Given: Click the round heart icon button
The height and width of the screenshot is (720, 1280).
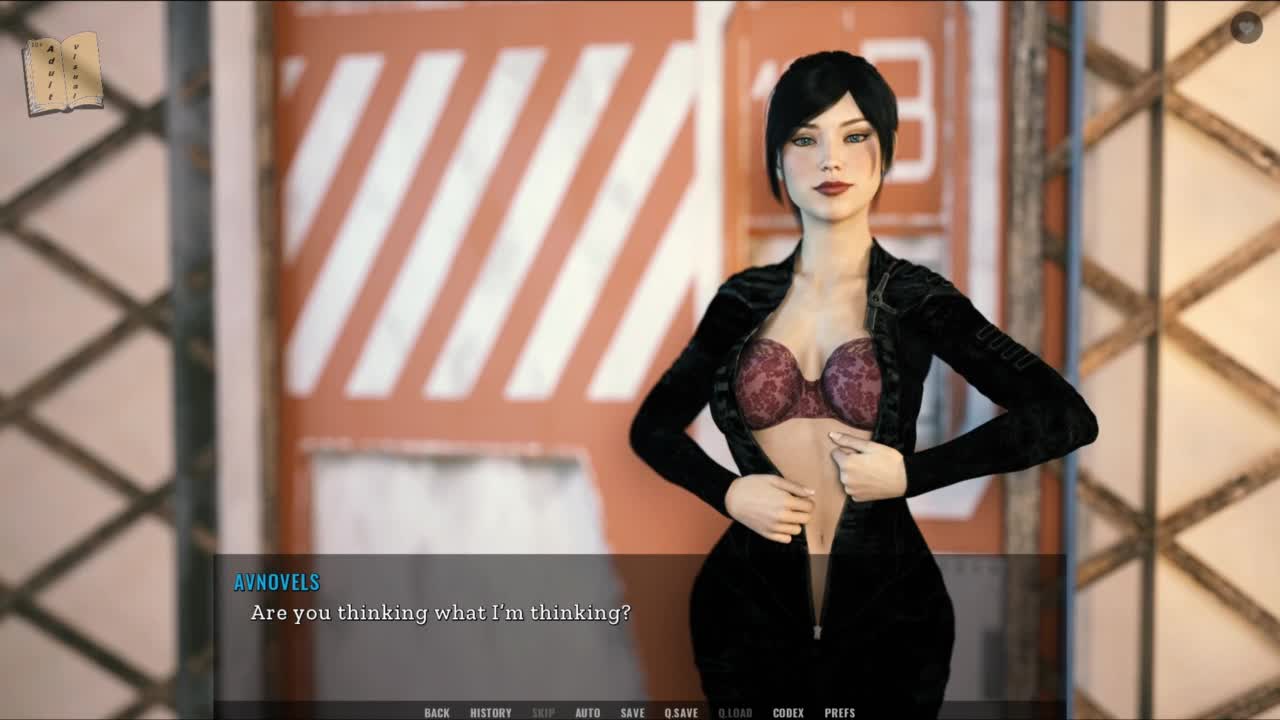Looking at the screenshot, I should point(1246,27).
